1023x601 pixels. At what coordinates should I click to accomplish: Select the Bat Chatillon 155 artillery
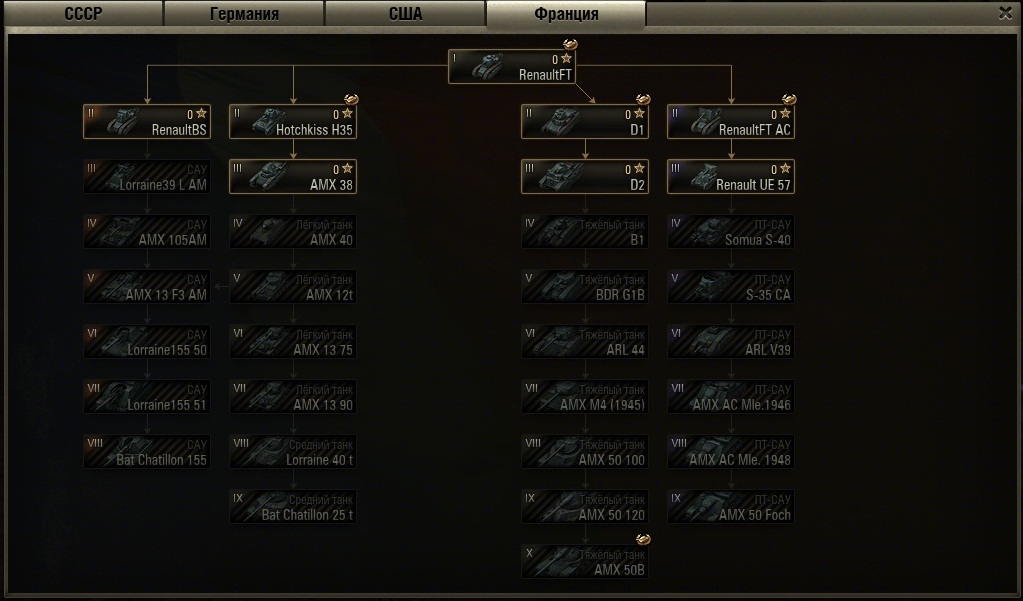coord(147,452)
